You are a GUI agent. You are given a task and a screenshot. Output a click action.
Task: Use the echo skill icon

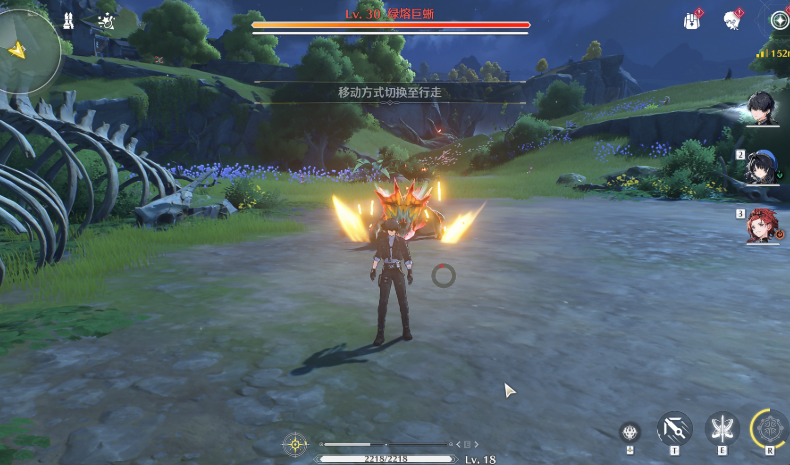(630, 432)
